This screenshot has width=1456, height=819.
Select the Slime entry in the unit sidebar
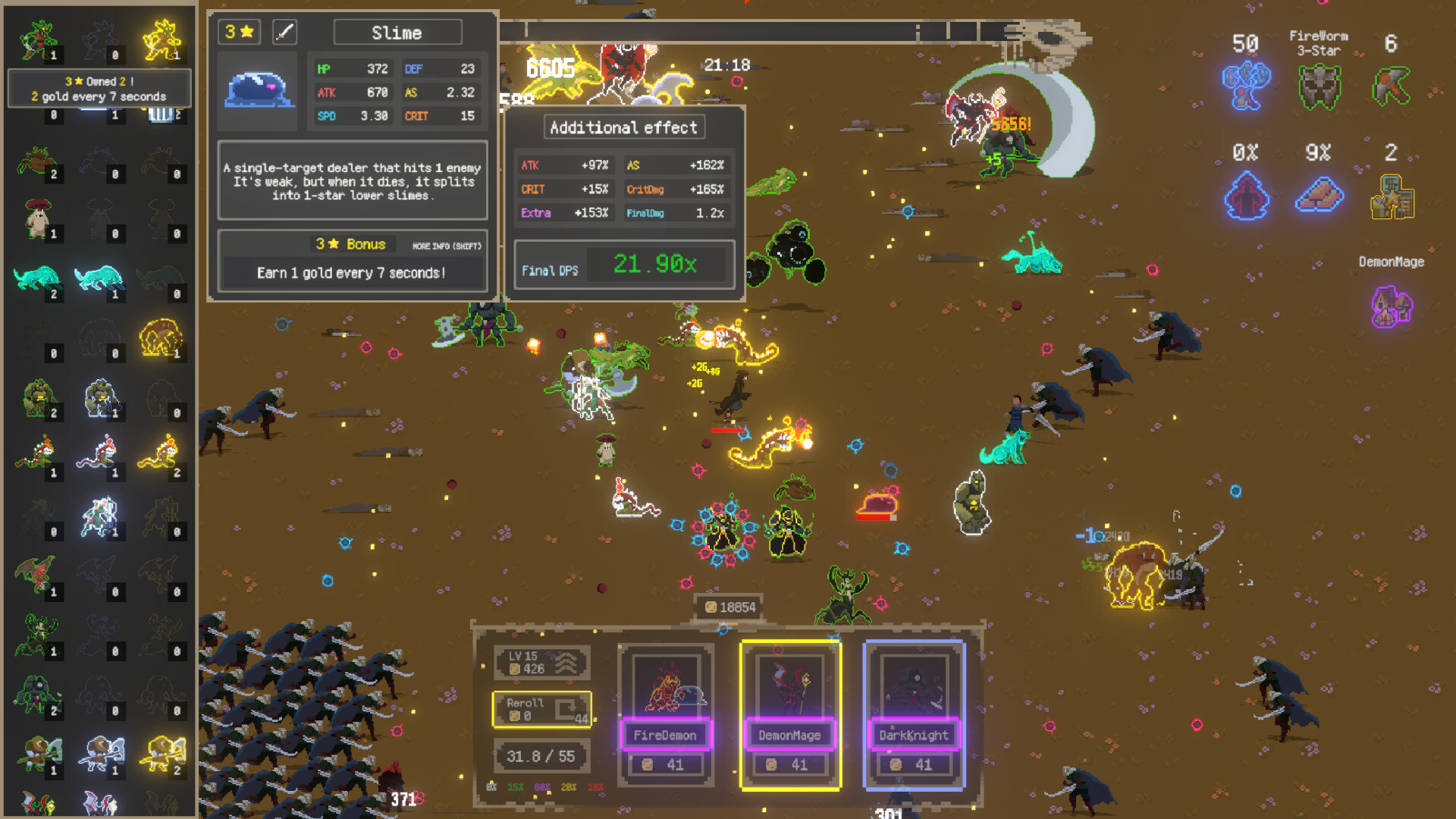[x=163, y=114]
